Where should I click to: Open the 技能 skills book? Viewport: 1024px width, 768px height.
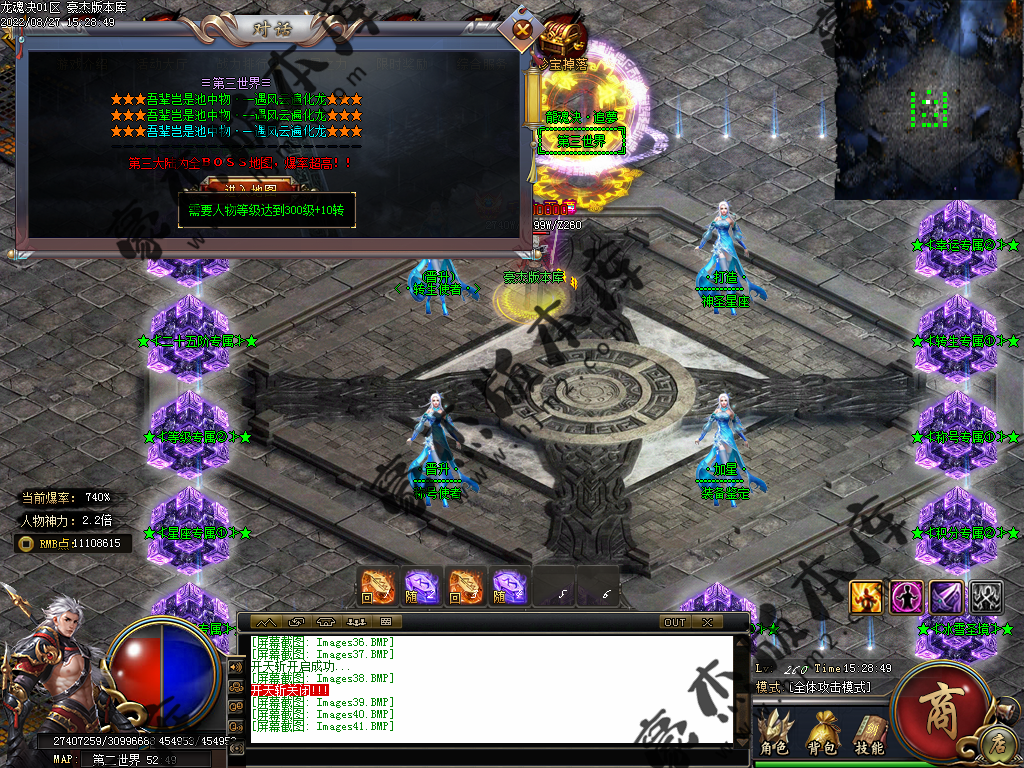pyautogui.click(x=867, y=735)
